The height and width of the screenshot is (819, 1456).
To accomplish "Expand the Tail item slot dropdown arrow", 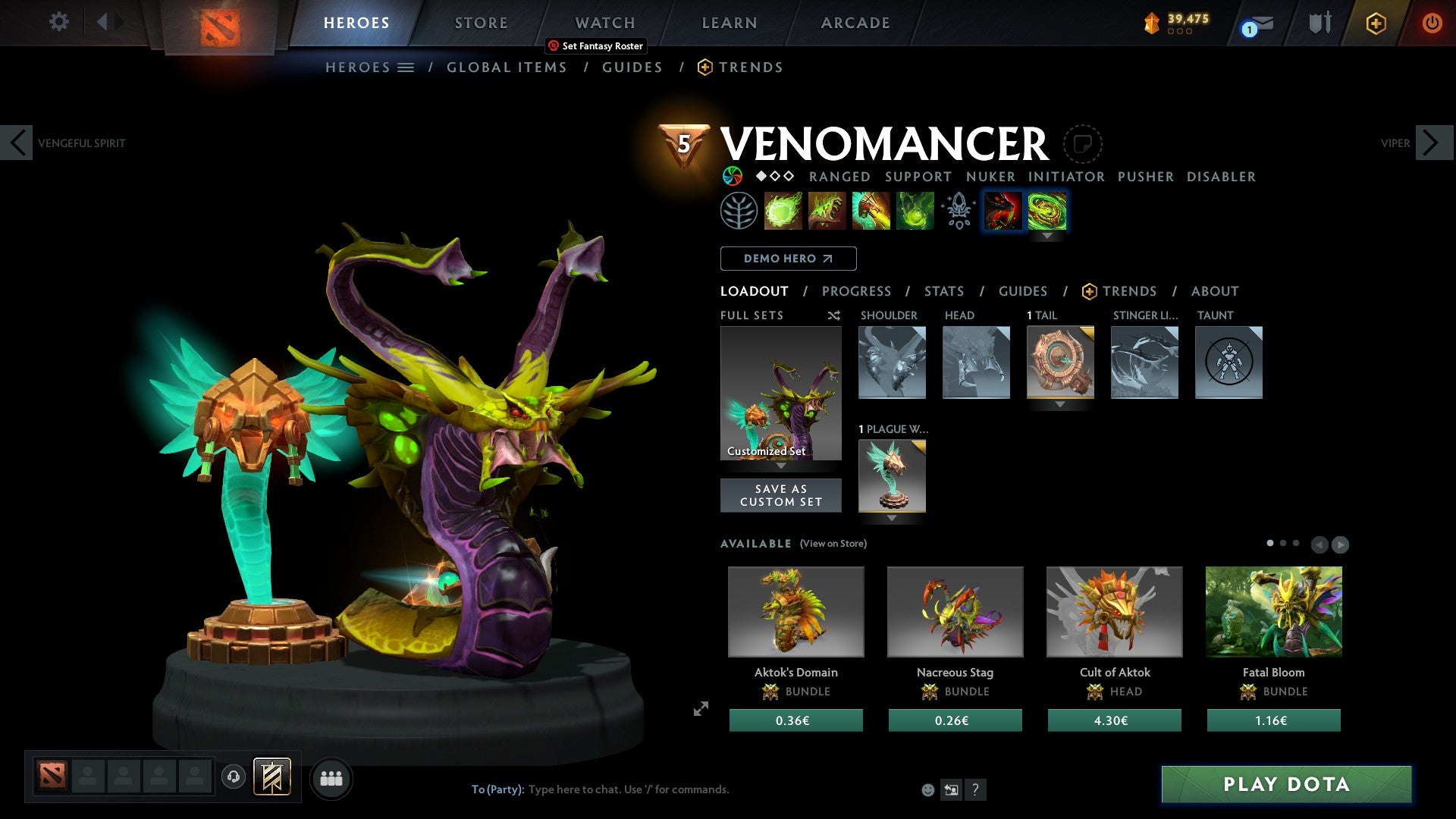I will click(1060, 404).
